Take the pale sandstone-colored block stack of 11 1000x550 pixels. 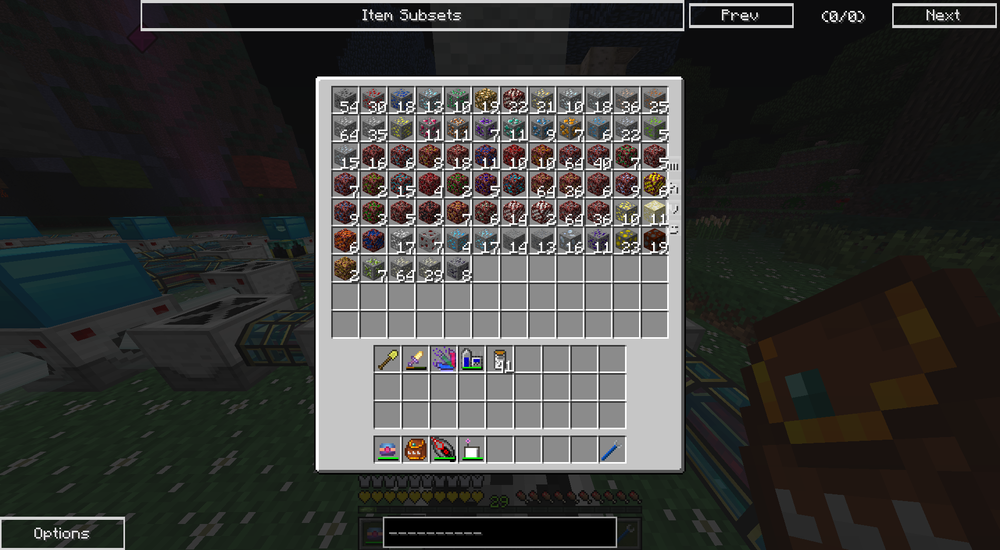(654, 212)
